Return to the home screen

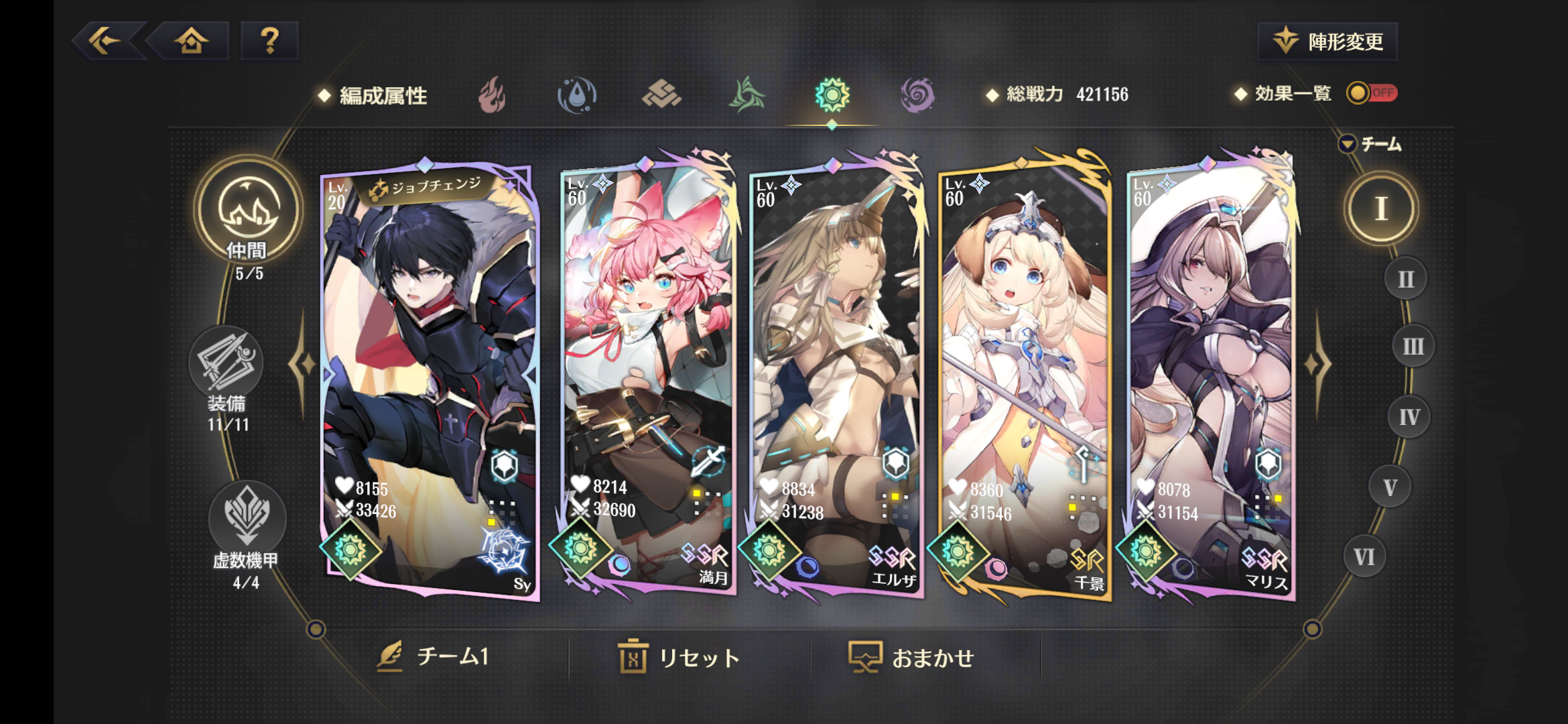[192, 42]
